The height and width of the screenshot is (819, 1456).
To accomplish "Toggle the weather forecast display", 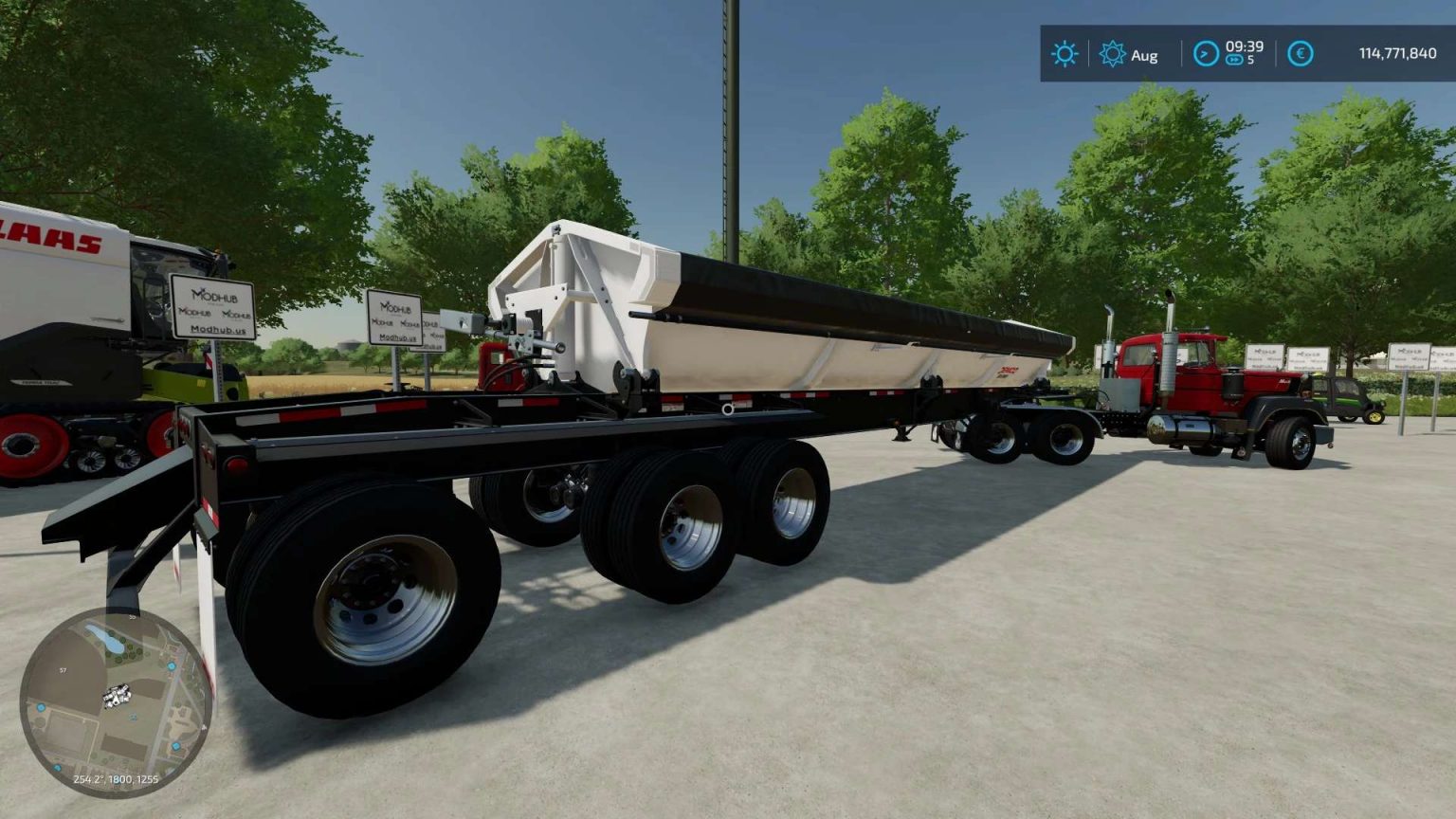I will click(x=1064, y=55).
